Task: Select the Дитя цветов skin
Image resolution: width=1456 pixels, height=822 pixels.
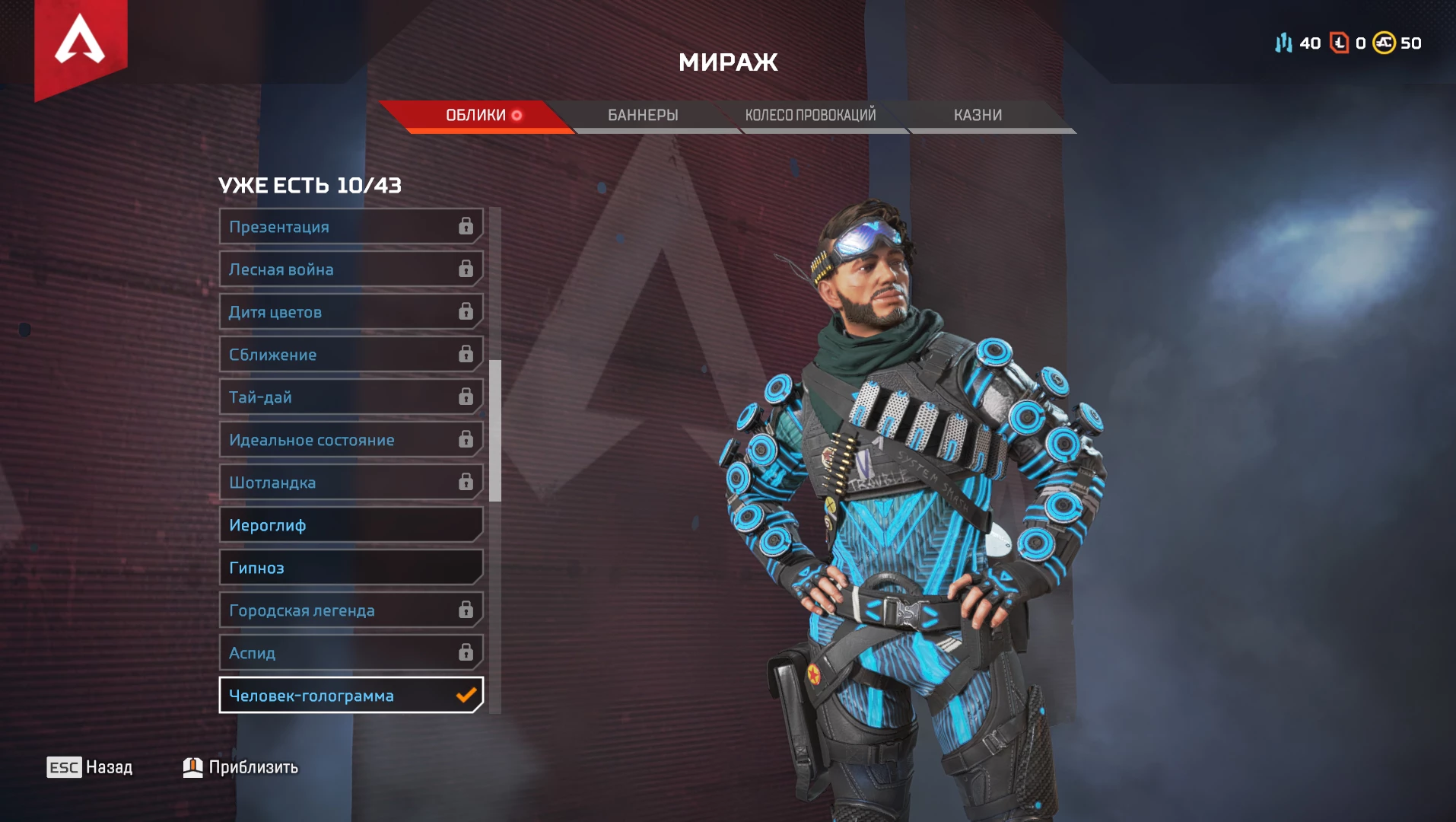Action: click(351, 312)
